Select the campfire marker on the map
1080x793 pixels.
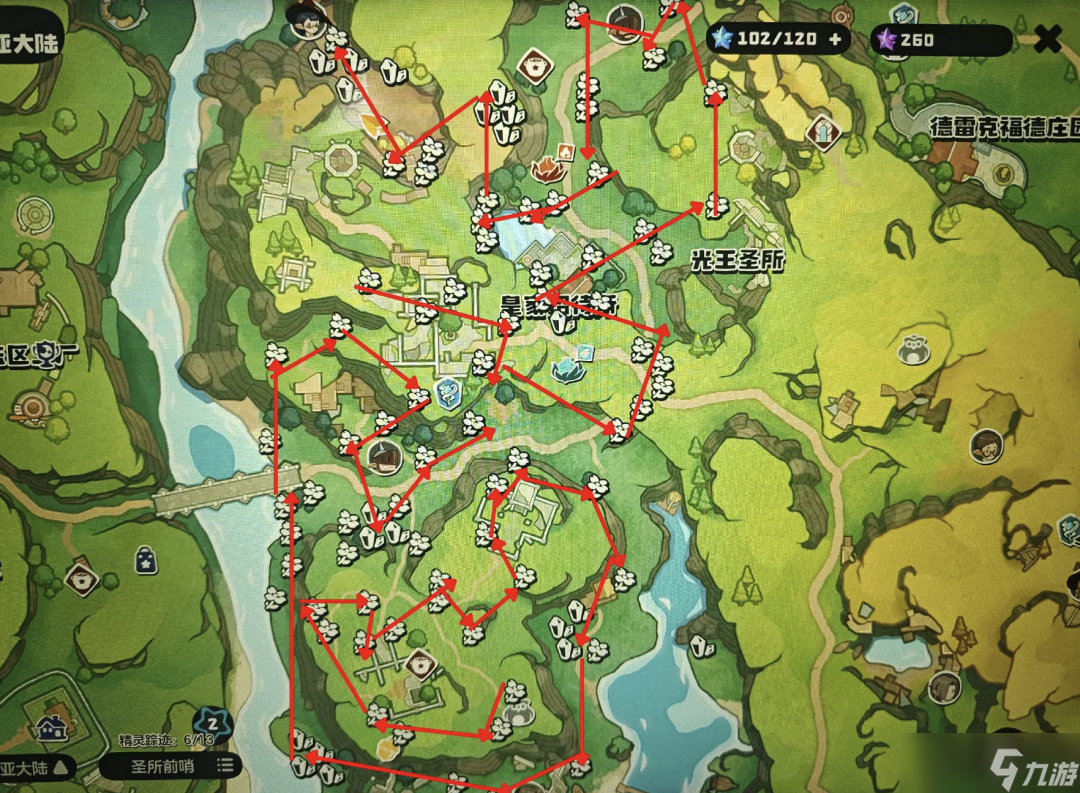[548, 169]
